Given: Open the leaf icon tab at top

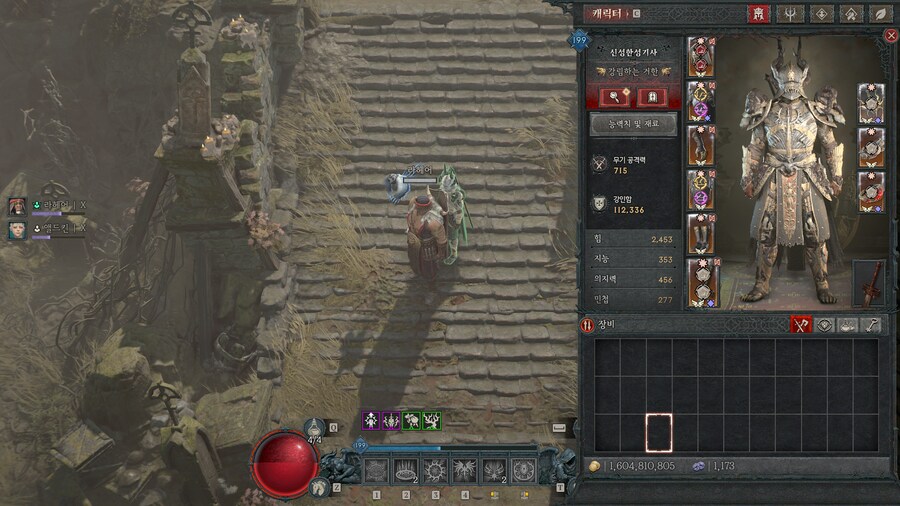Looking at the screenshot, I should point(881,14).
